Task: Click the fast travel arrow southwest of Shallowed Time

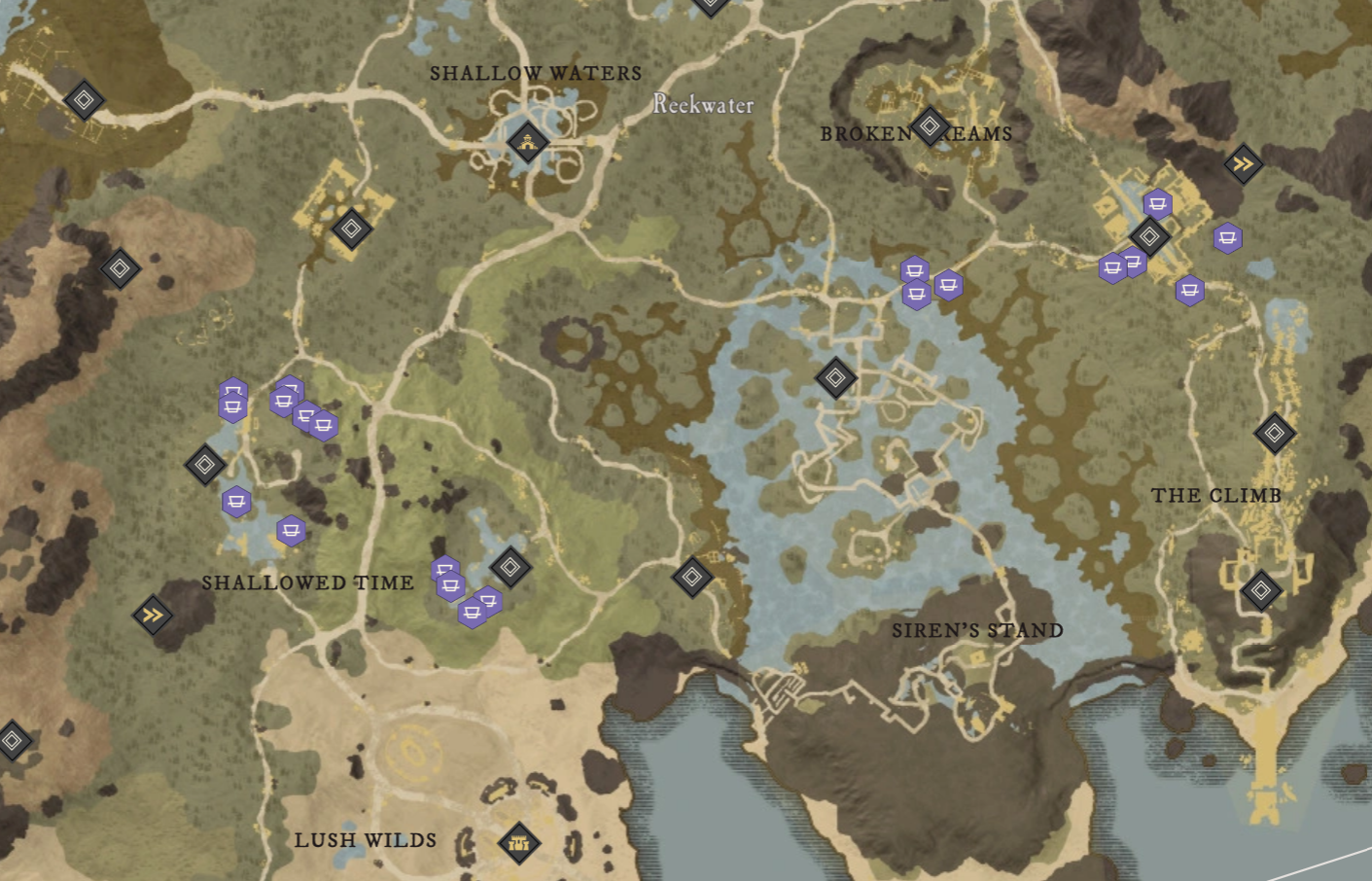Action: point(152,616)
